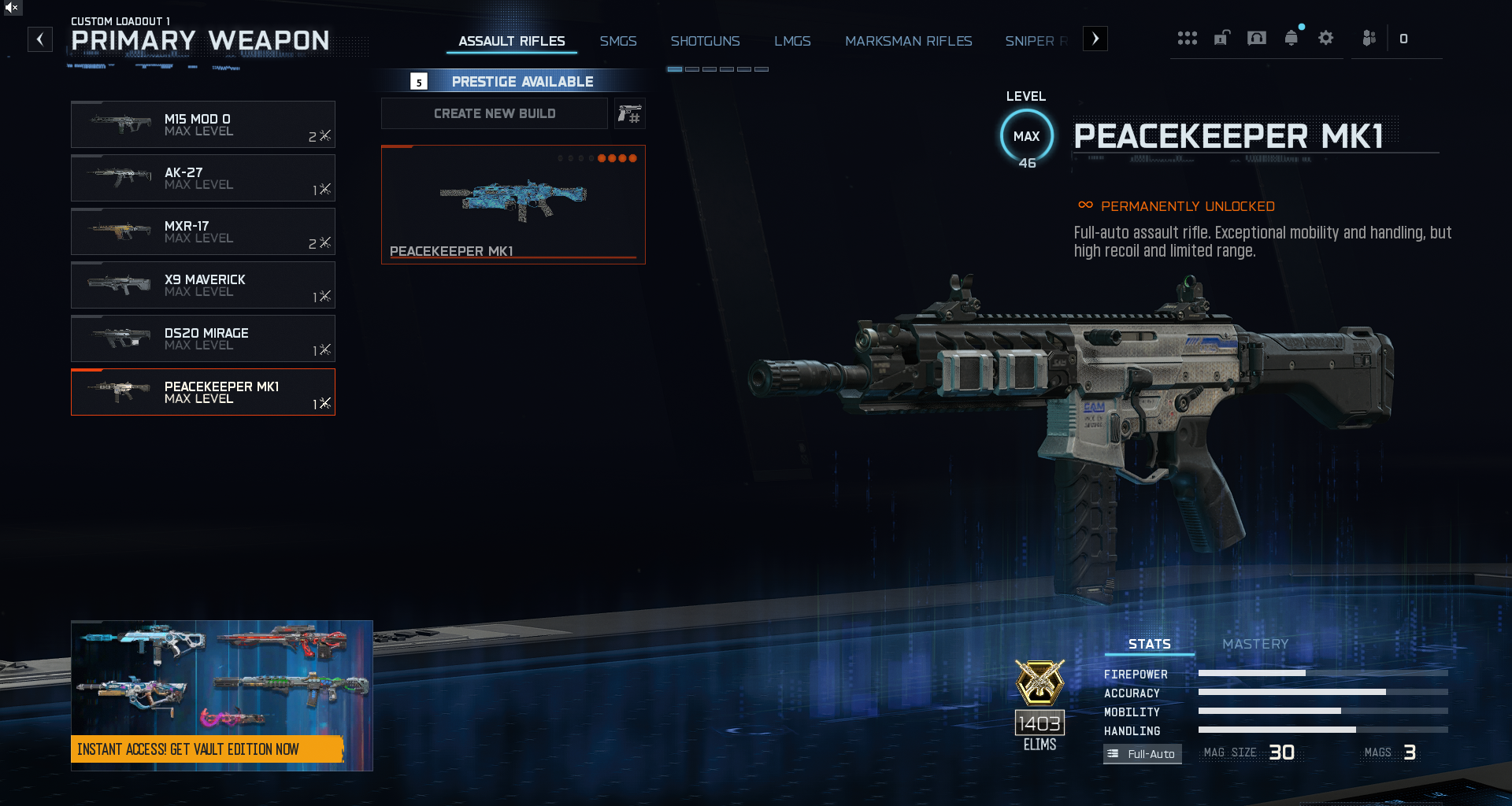Image resolution: width=1512 pixels, height=806 pixels.
Task: Choose the M15 MOD 0 rifle
Action: tap(203, 124)
